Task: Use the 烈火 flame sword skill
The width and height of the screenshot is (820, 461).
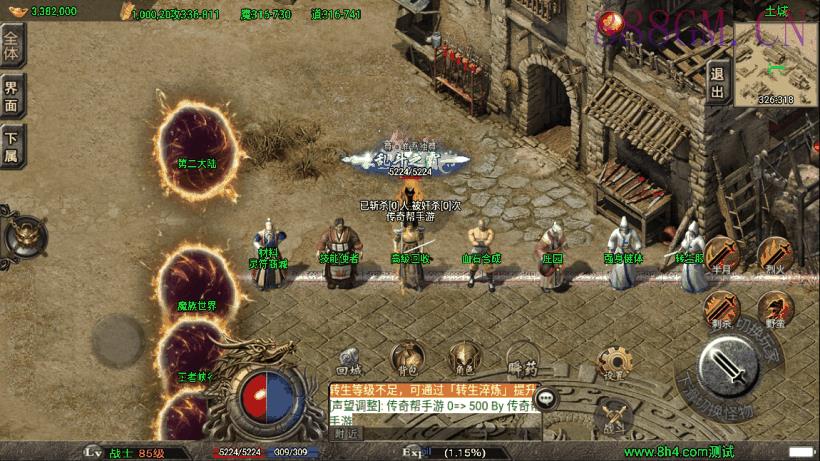Action: pyautogui.click(x=774, y=255)
